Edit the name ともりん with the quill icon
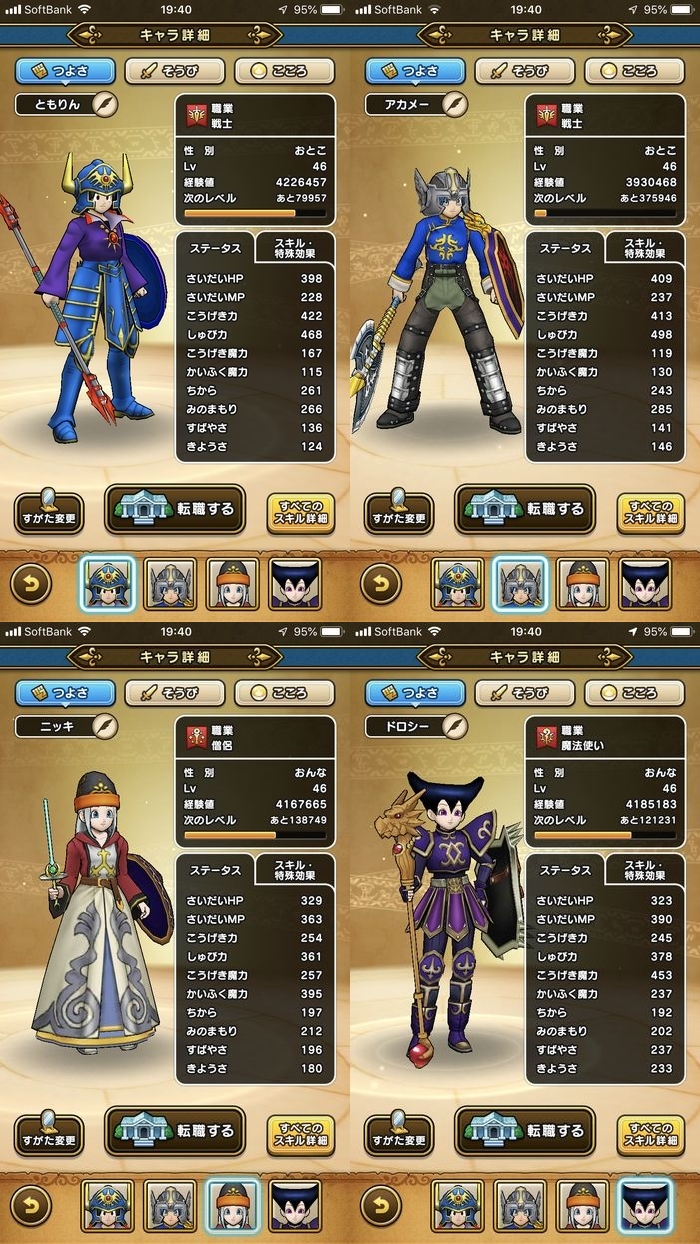This screenshot has height=1244, width=700. point(104,104)
